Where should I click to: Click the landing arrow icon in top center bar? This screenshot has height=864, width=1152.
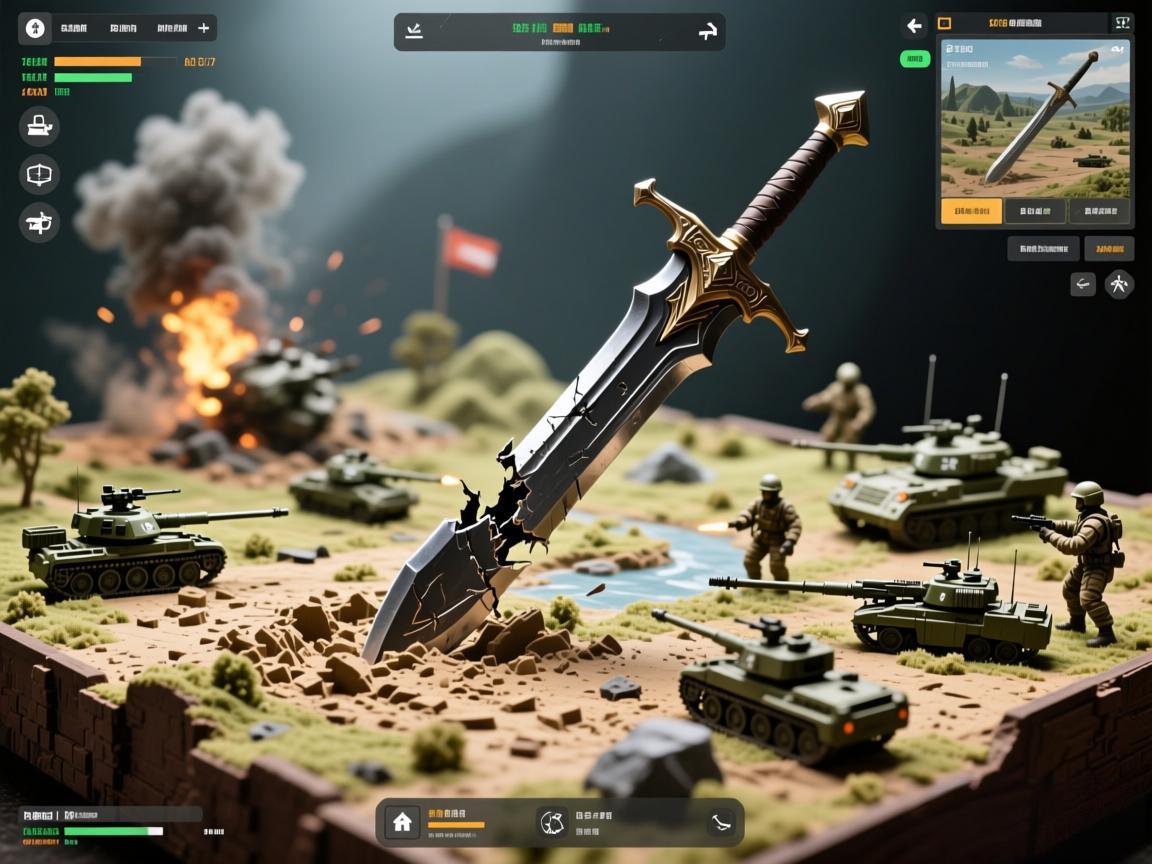414,32
